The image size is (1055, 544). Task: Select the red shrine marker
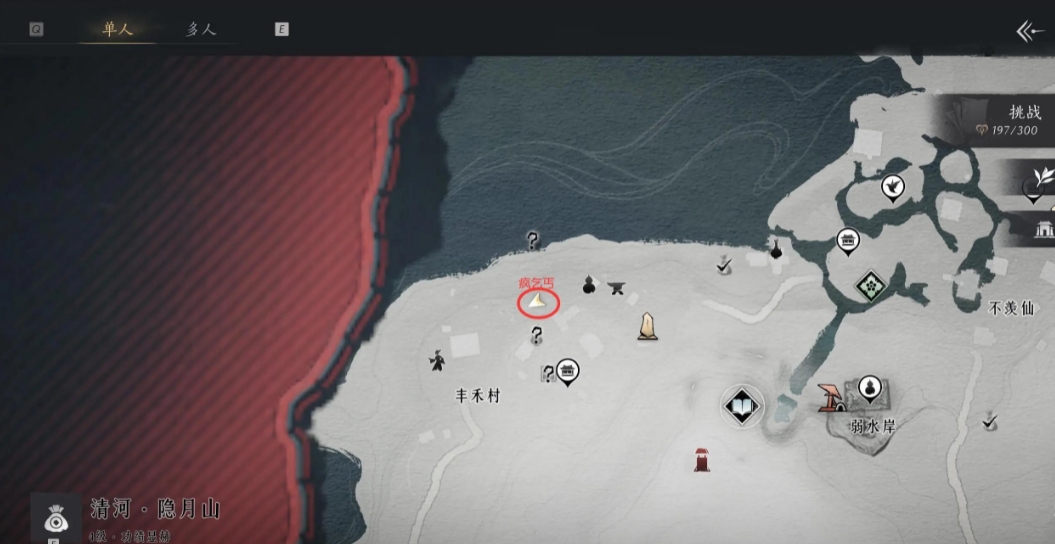pos(702,459)
